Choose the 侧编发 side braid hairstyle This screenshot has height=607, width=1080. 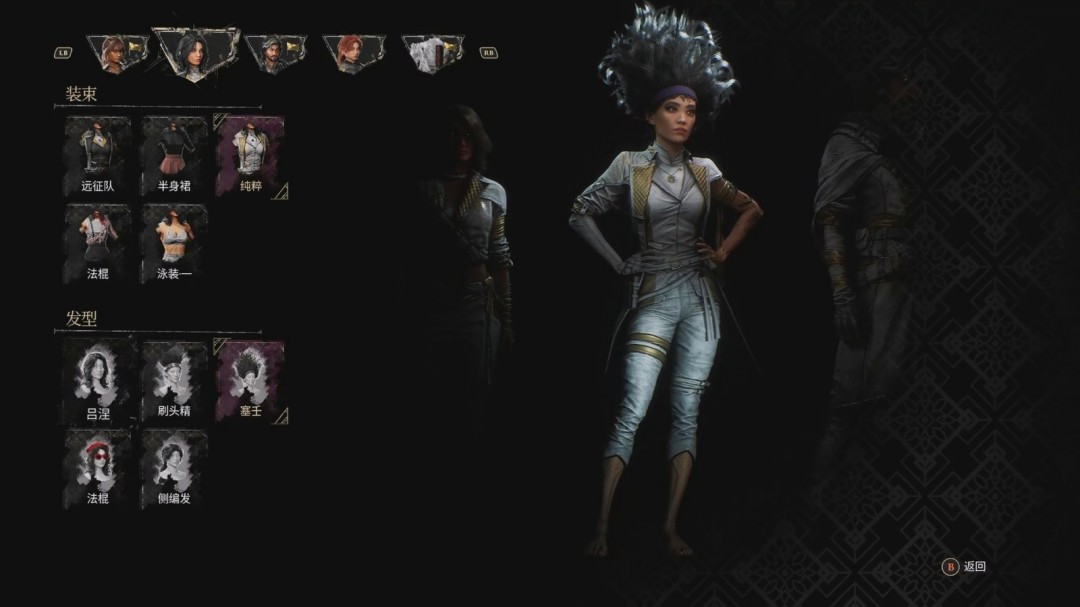click(x=174, y=468)
